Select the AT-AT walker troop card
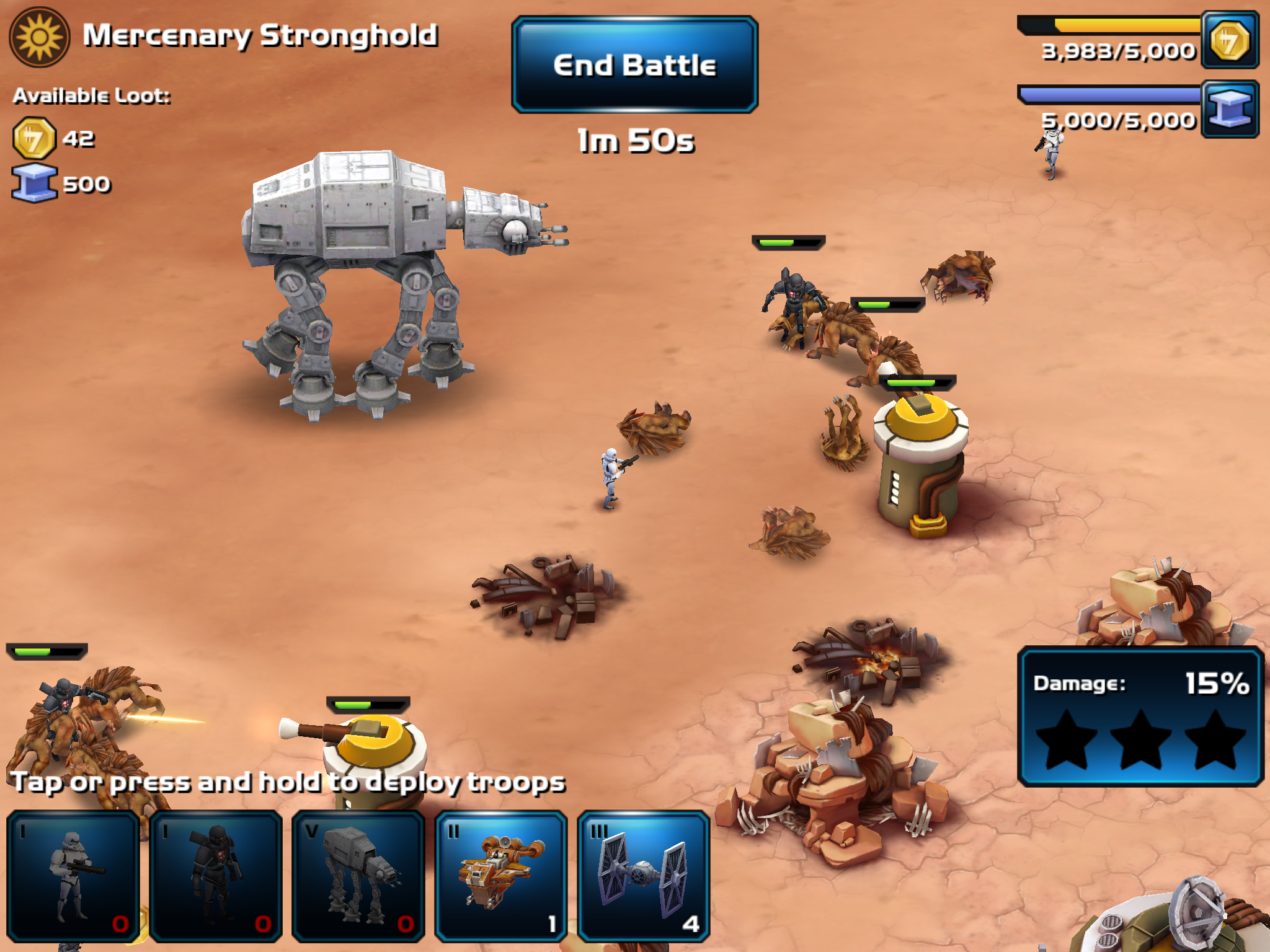This screenshot has width=1270, height=952. click(358, 876)
